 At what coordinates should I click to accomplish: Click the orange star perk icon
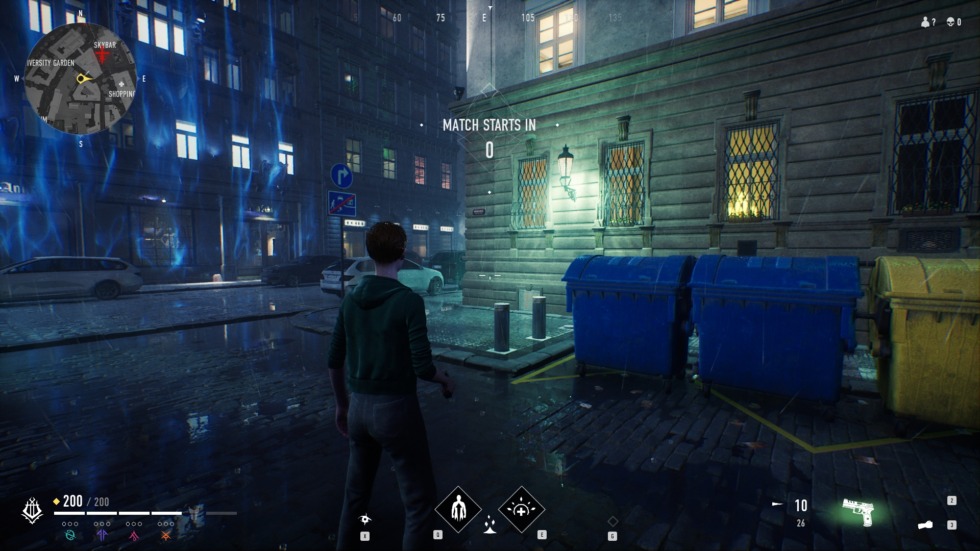click(x=166, y=536)
